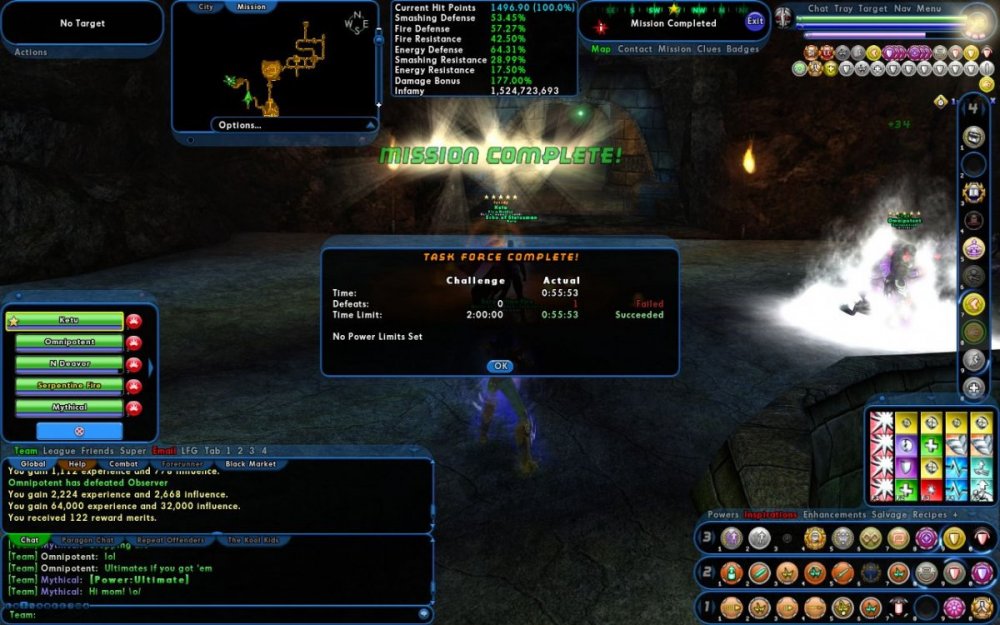Switch the map window to City view
The height and width of the screenshot is (625, 1000).
coord(206,7)
